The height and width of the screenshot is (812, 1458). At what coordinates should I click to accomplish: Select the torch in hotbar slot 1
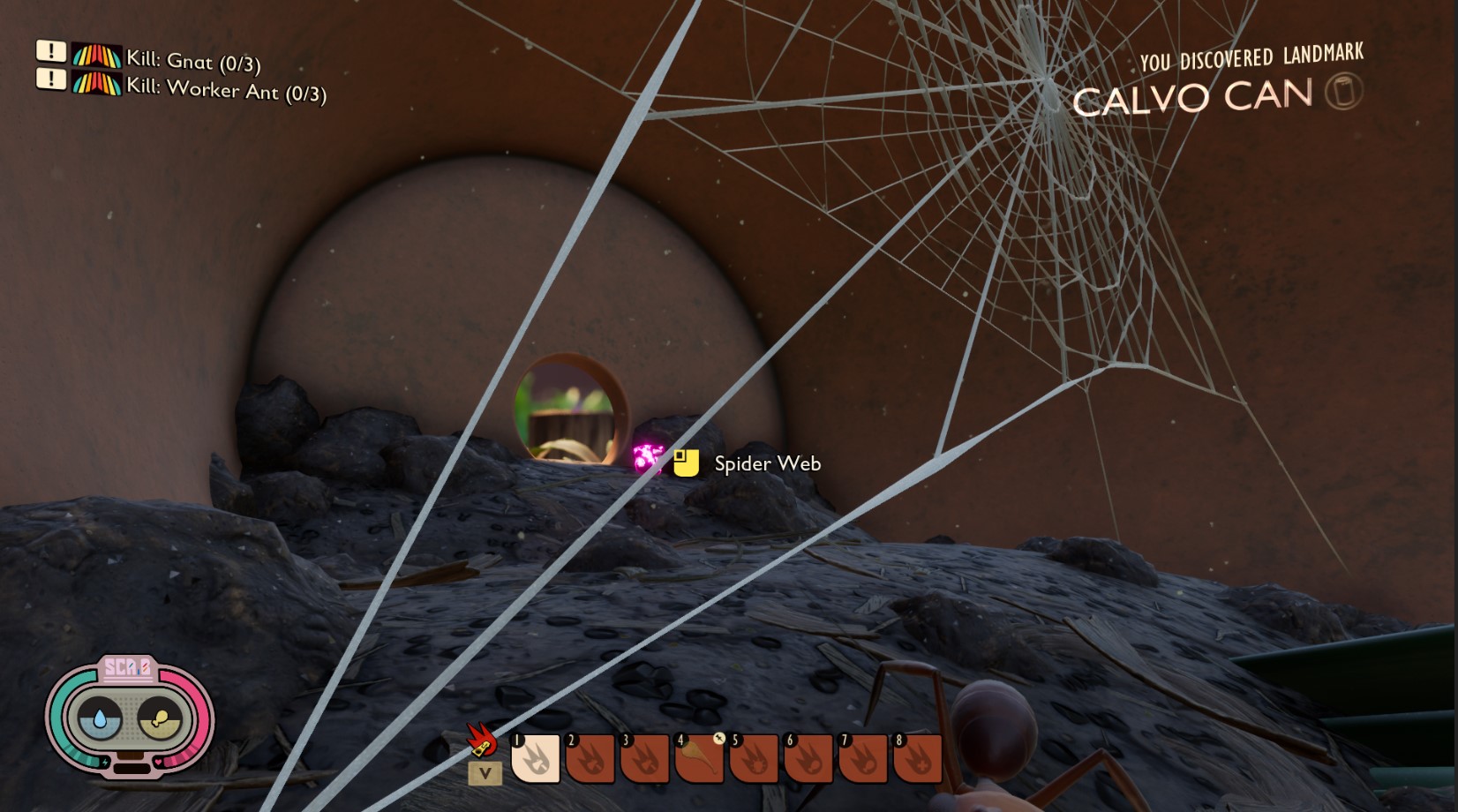pos(537,759)
